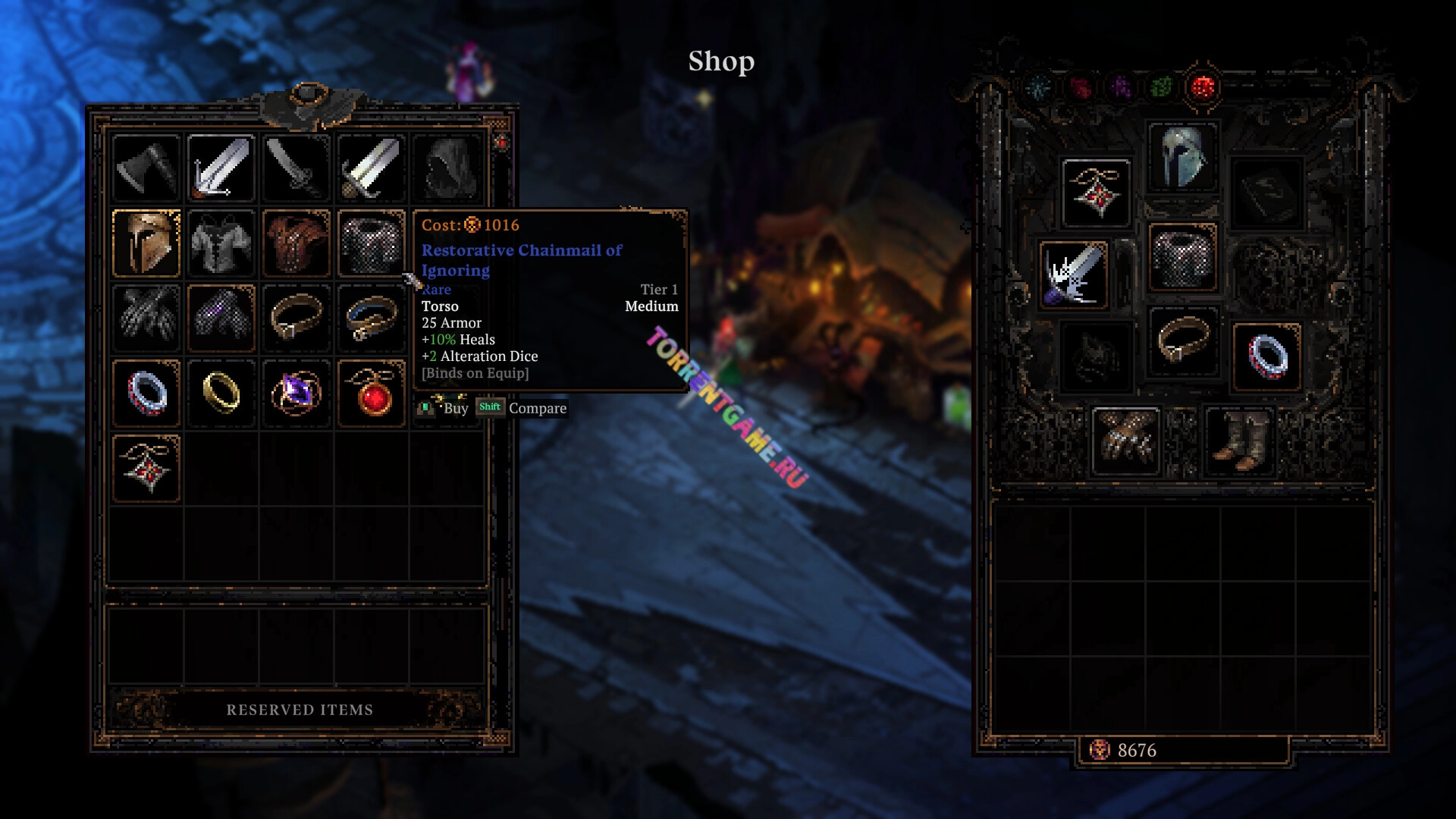Image resolution: width=1456 pixels, height=819 pixels.
Task: Select the purple gem amulet
Action: tap(297, 393)
